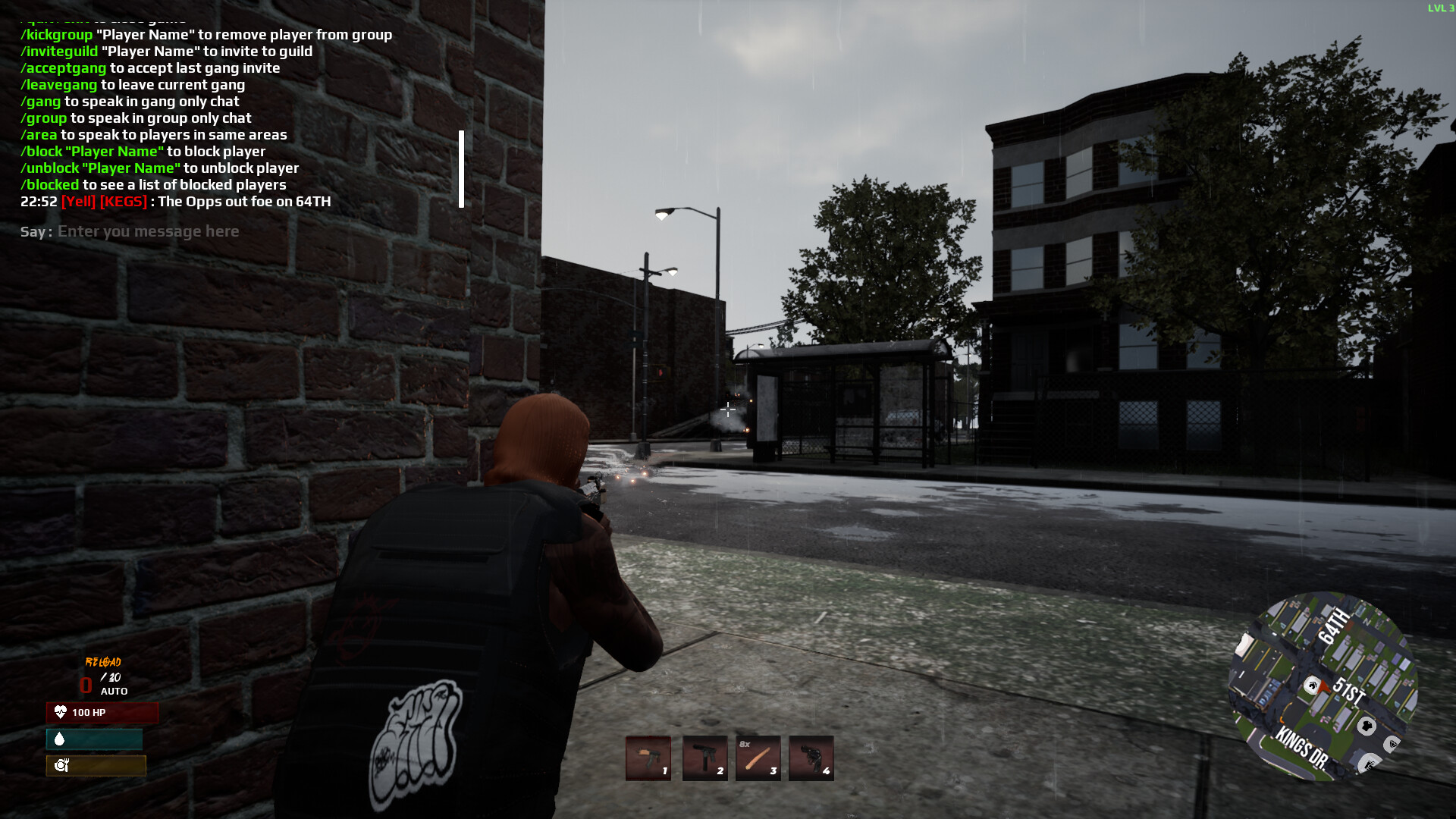Click the t-shirt shop marker on the minimap
1456x819 pixels.
[1366, 726]
